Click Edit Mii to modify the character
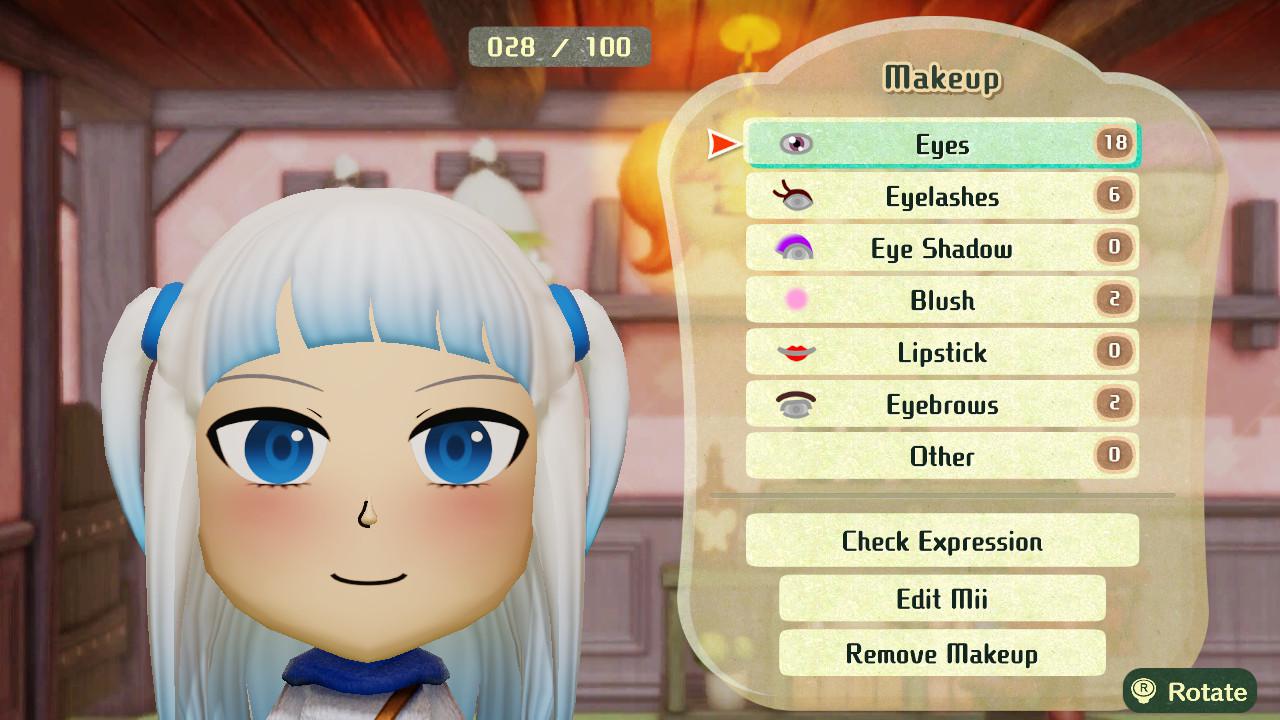 [x=940, y=598]
